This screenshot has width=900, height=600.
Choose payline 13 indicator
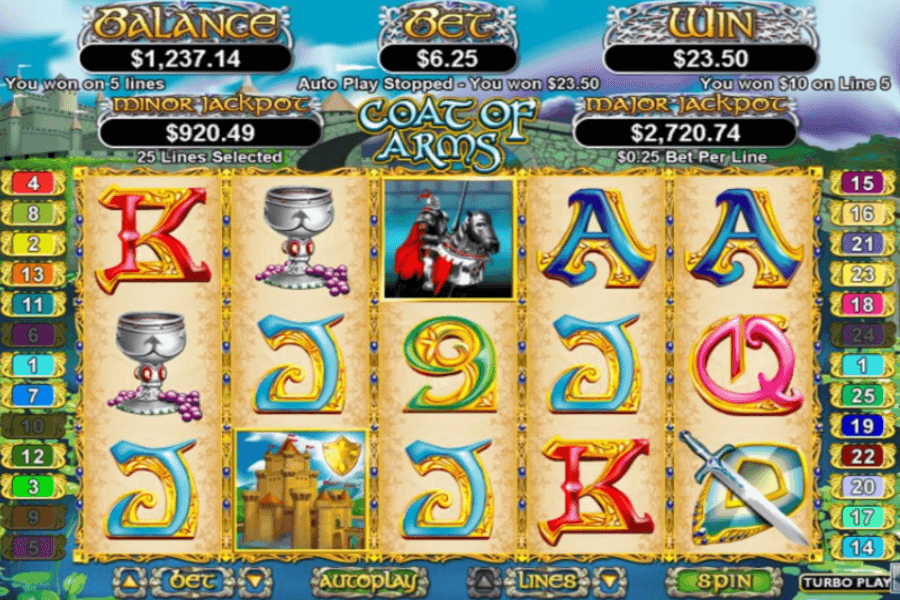(x=33, y=274)
